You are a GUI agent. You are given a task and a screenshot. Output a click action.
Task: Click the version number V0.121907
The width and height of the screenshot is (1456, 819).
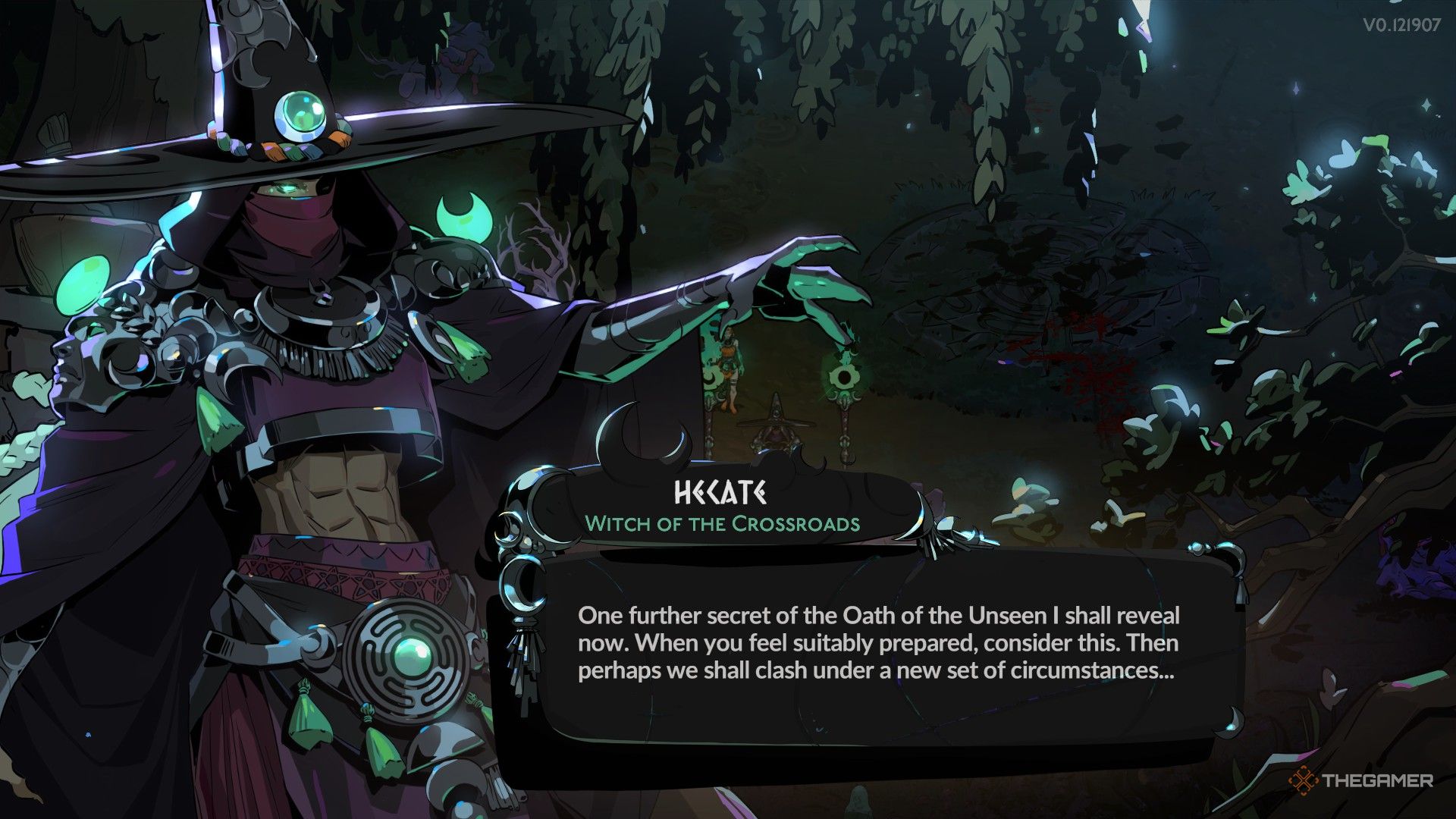click(x=1401, y=25)
